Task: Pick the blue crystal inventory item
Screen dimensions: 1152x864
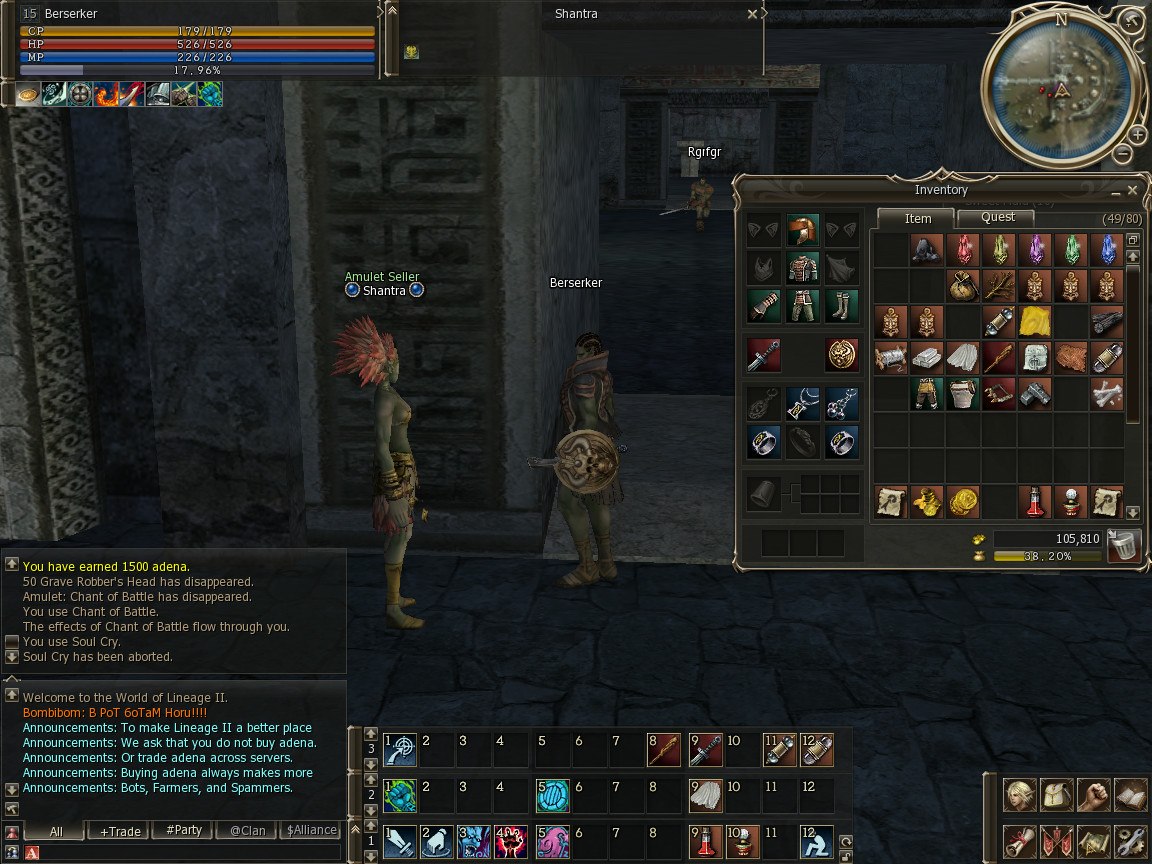Action: click(x=1105, y=250)
